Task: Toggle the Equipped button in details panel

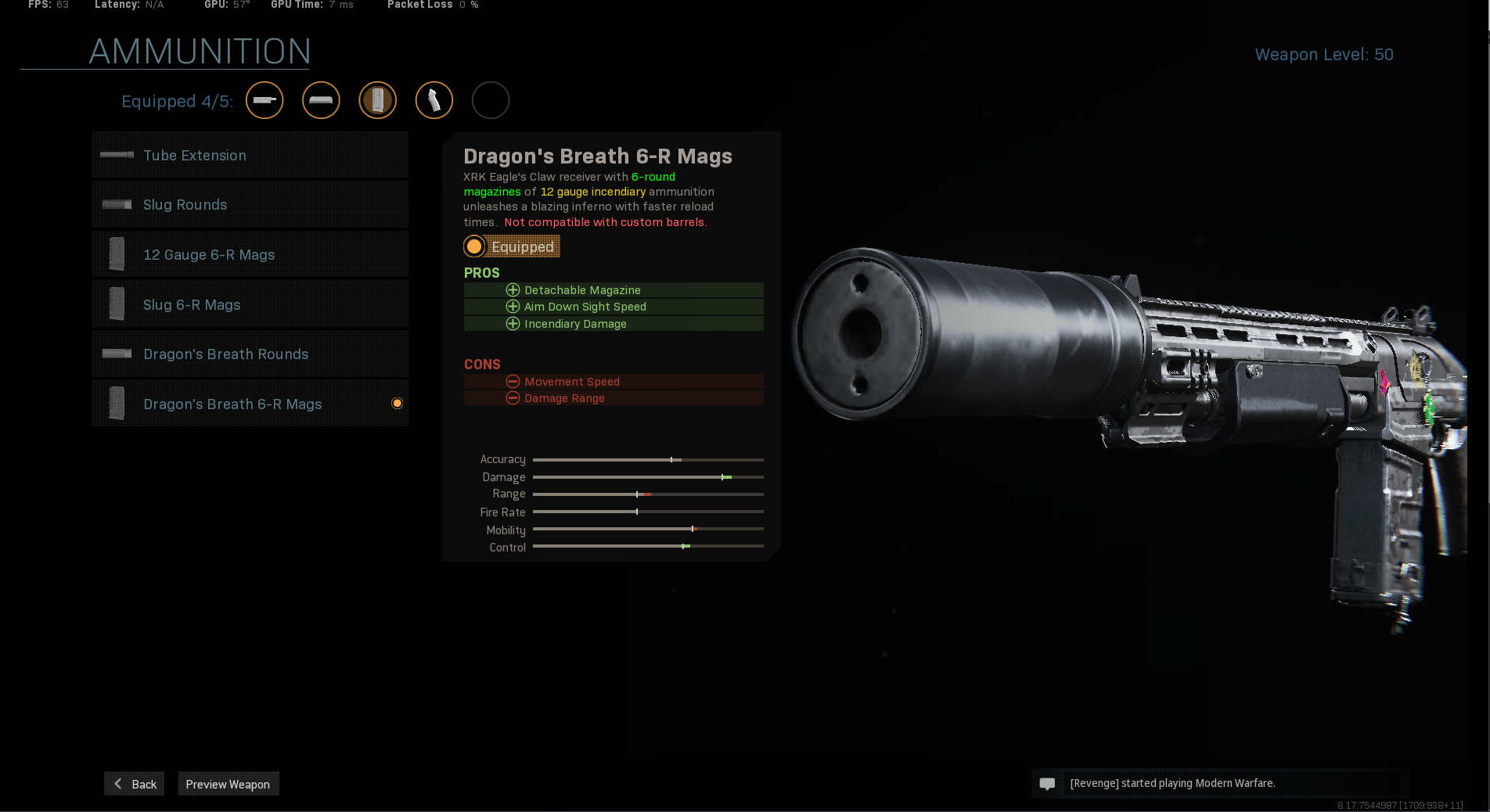Action: coord(512,246)
